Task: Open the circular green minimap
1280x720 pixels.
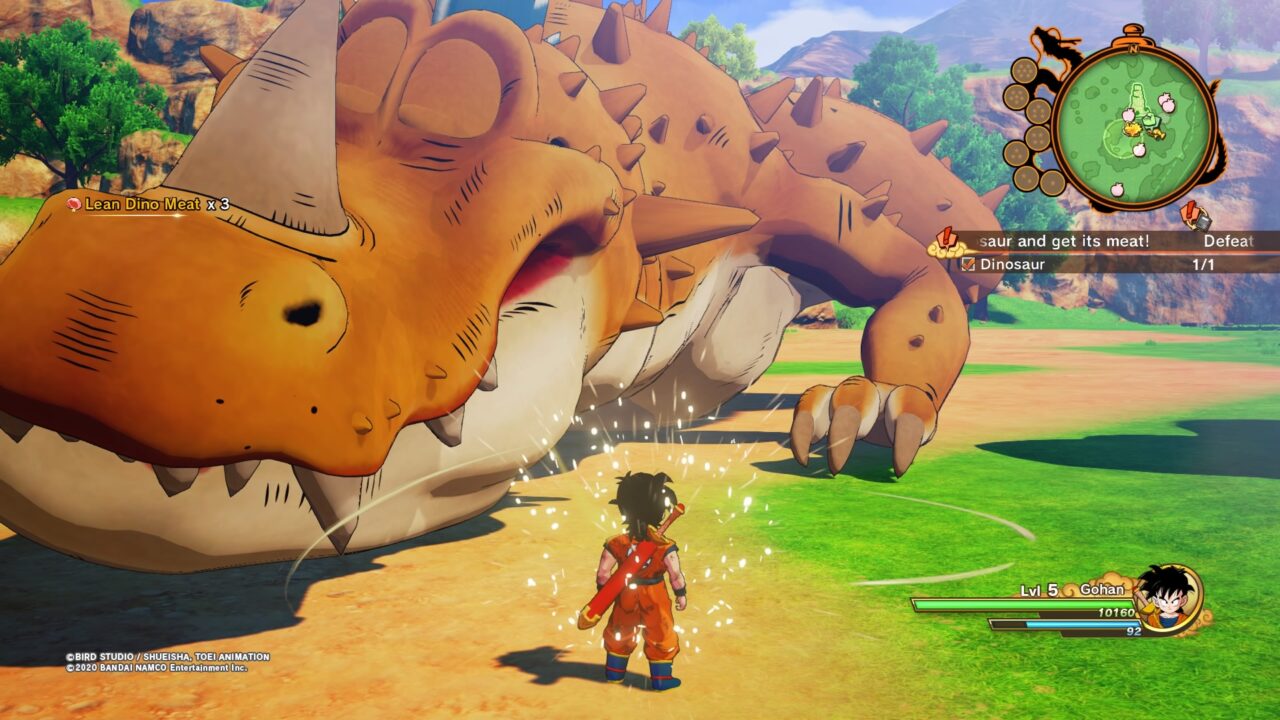Action: 1139,124
